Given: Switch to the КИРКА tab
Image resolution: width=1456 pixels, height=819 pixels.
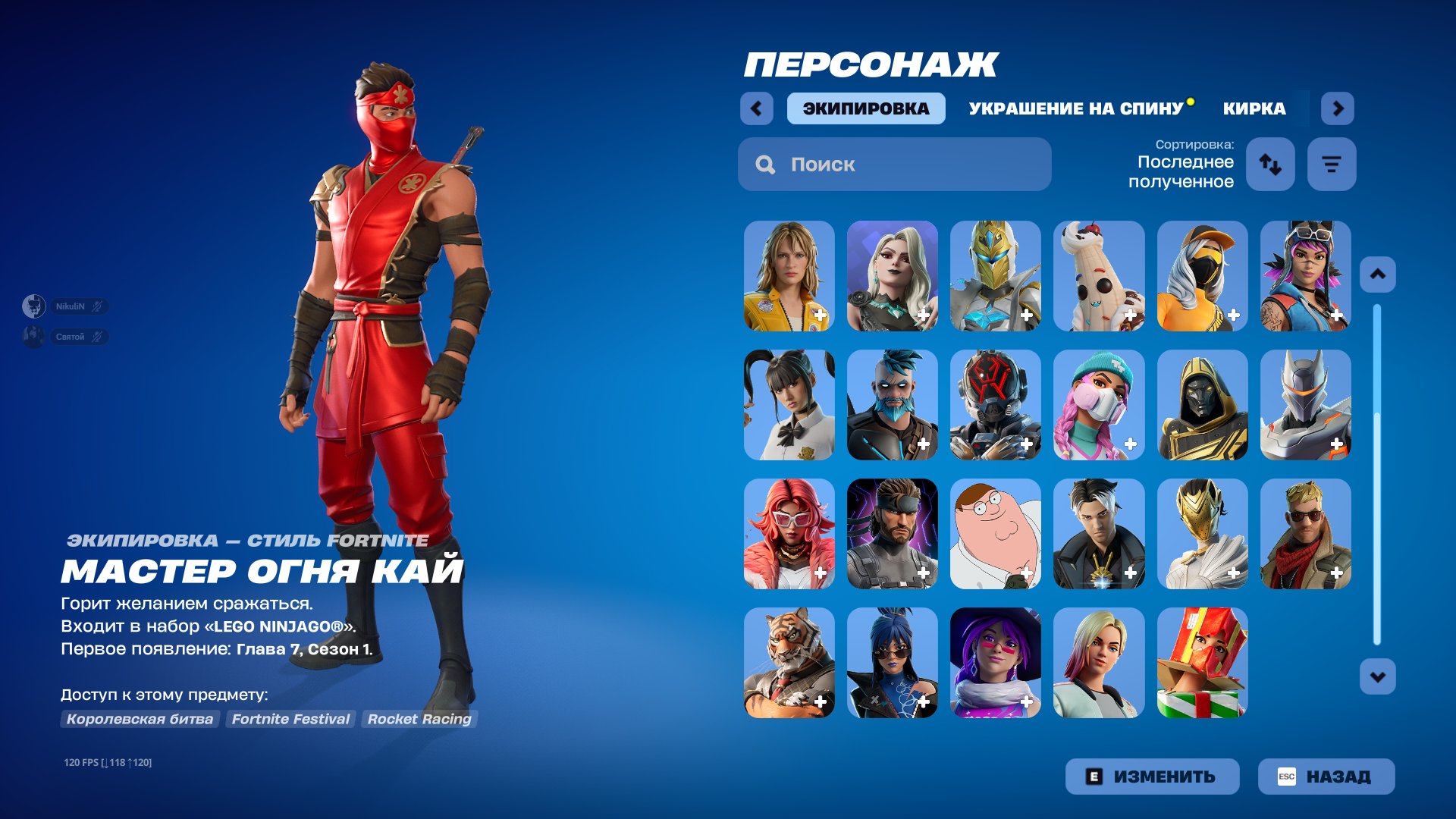Looking at the screenshot, I should tap(1253, 108).
